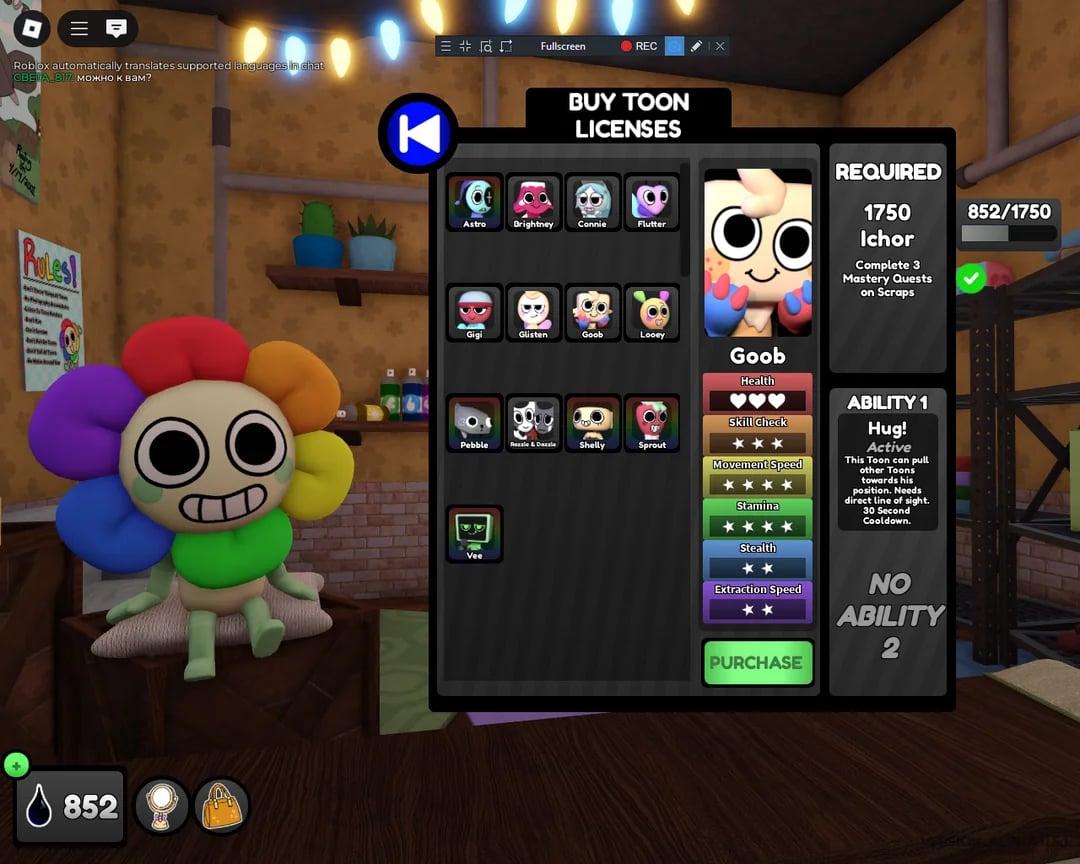
Task: Choose the Brightney toon tile
Action: 533,202
